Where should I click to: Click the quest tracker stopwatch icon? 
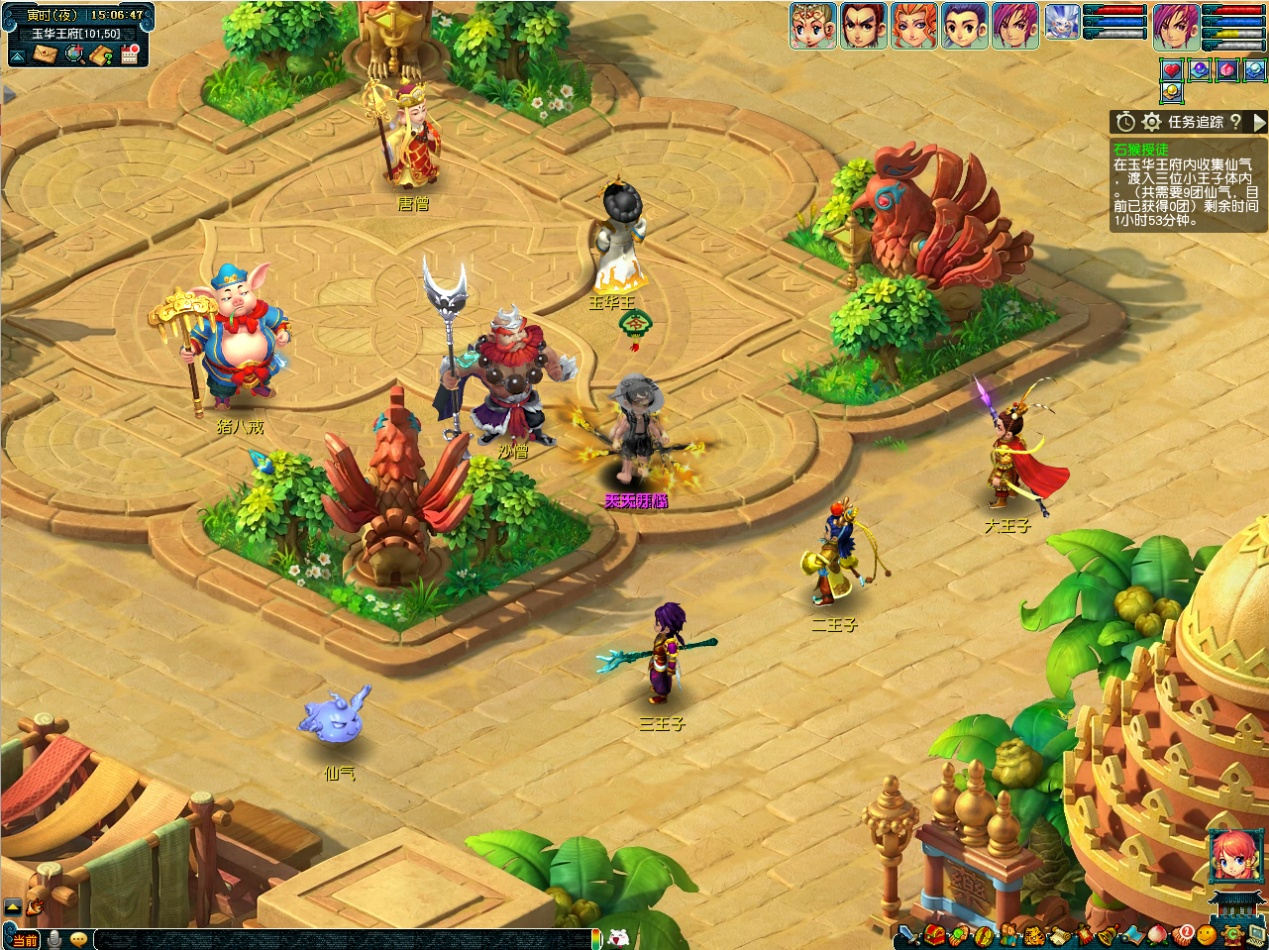1126,122
